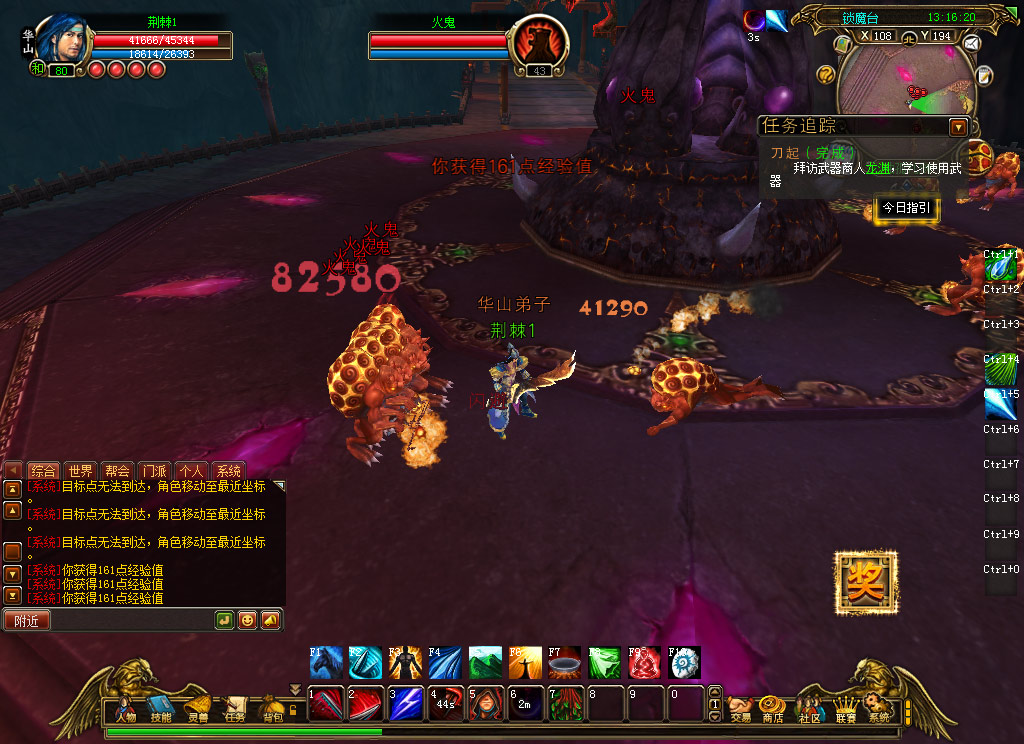Open the 系统 system menu in bottom bar

tap(879, 710)
